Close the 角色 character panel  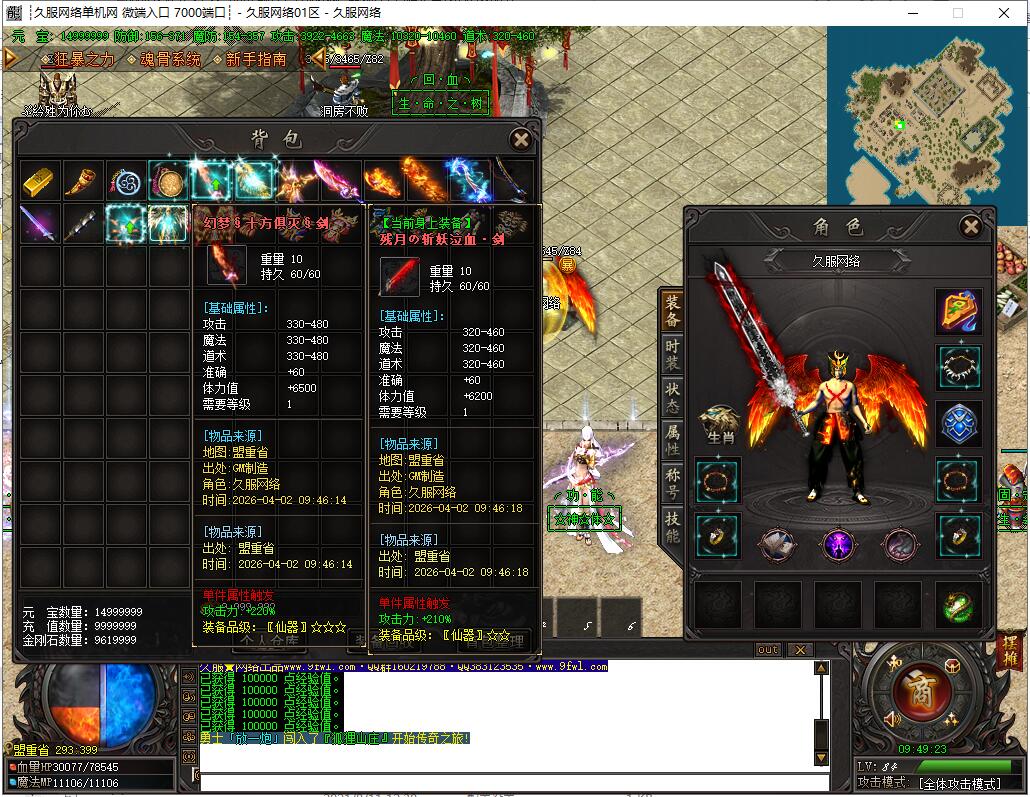pyautogui.click(x=970, y=227)
